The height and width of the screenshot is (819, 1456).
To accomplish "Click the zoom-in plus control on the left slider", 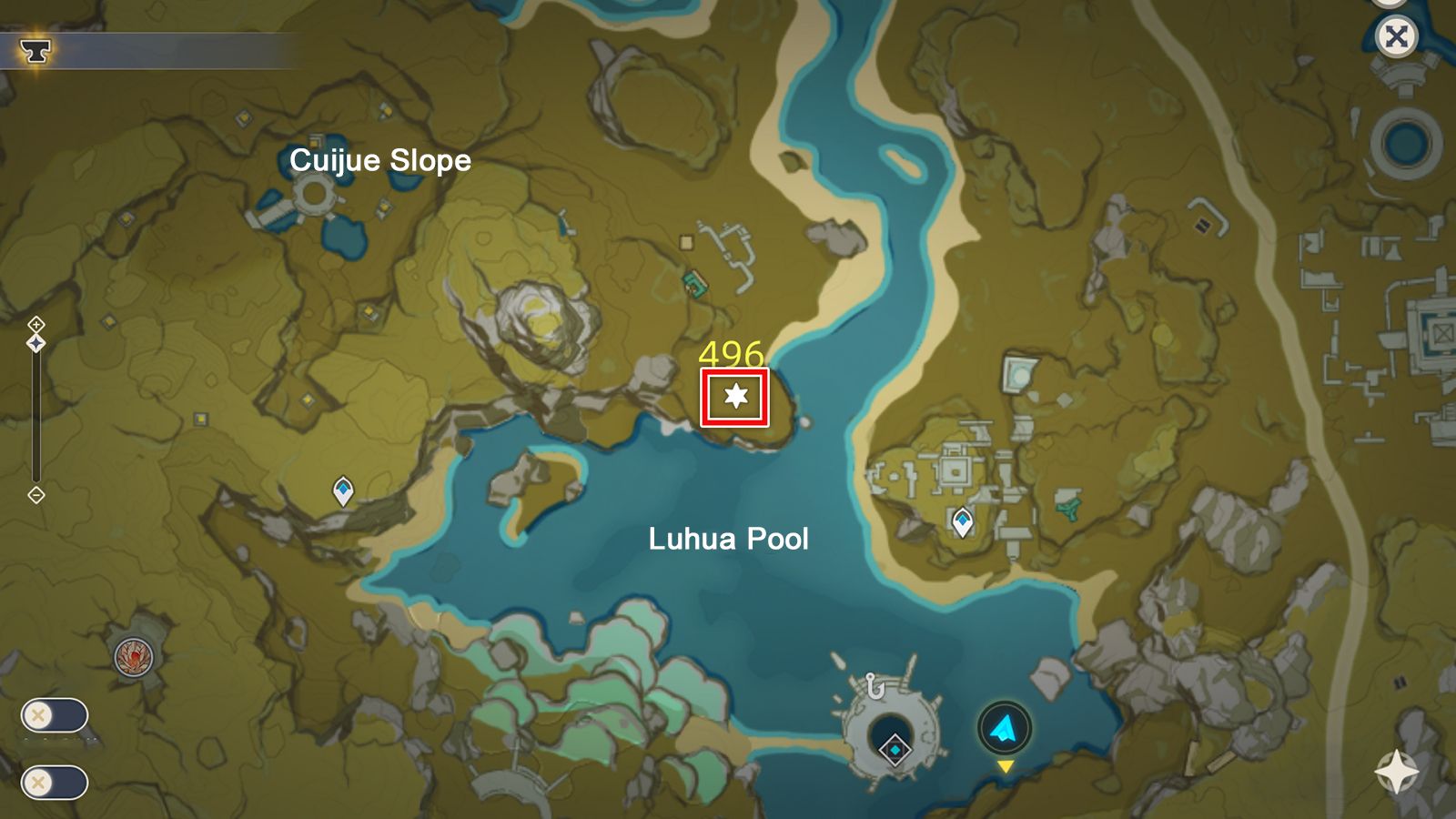I will [x=36, y=324].
